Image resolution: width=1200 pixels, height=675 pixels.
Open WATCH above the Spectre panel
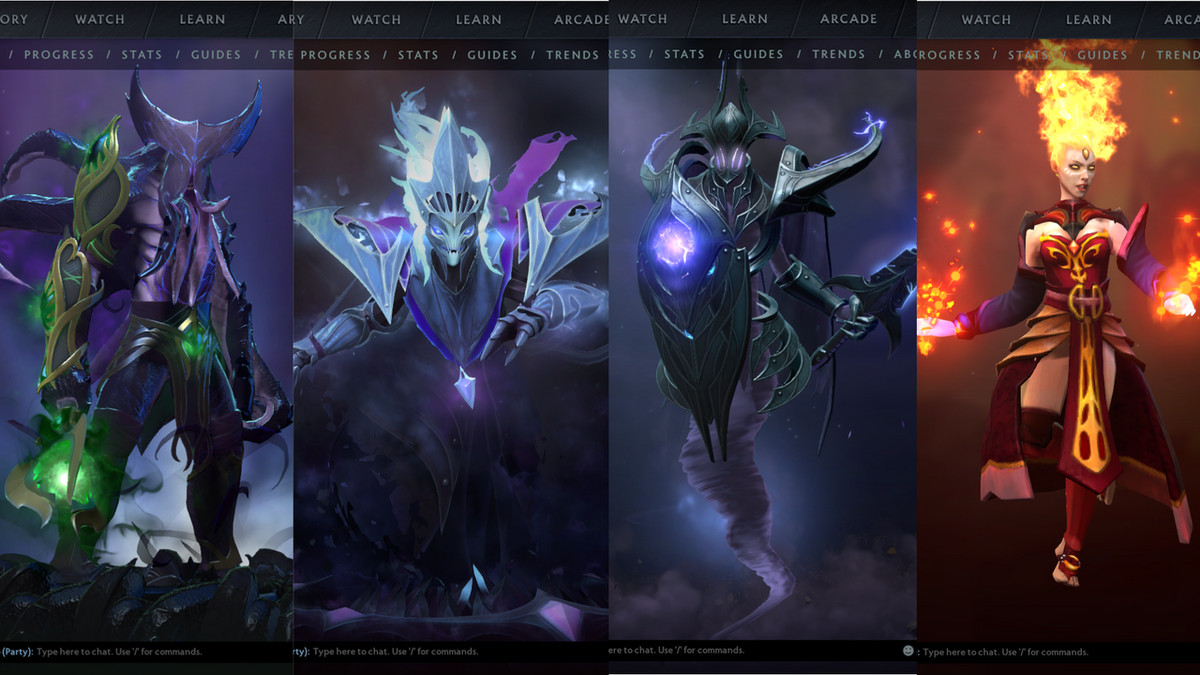coord(376,19)
